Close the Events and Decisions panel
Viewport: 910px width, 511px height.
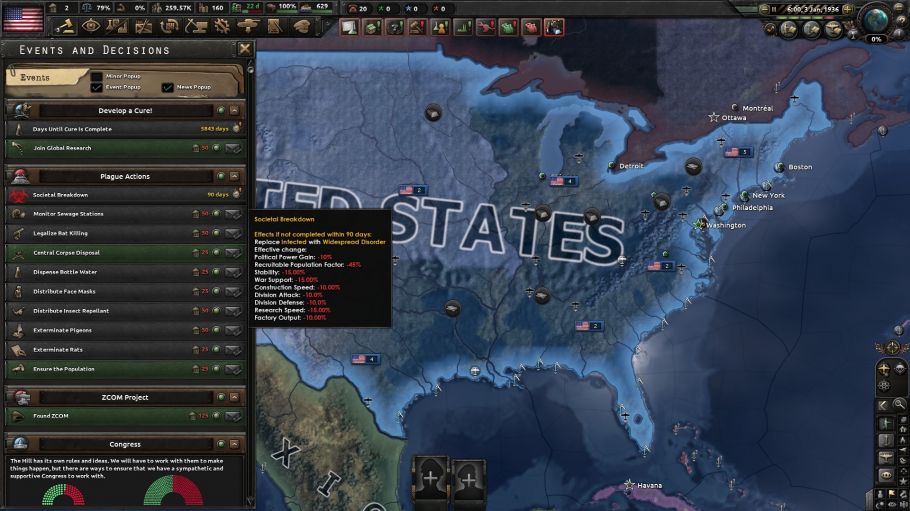click(x=245, y=49)
